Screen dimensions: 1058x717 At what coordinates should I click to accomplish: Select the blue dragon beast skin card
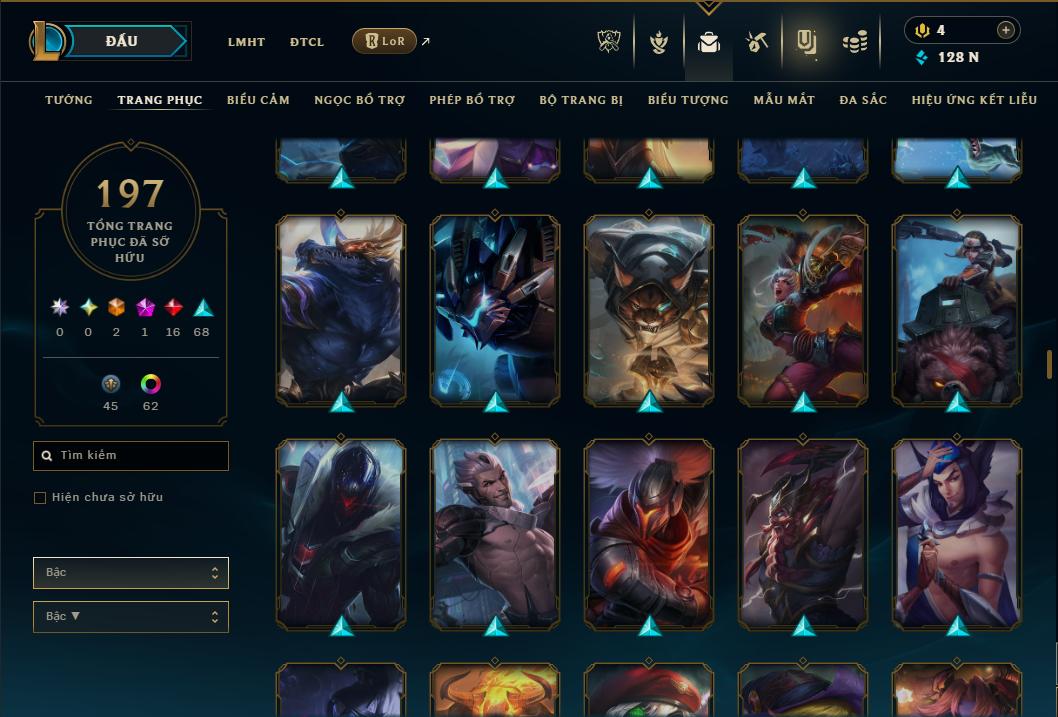tap(341, 310)
